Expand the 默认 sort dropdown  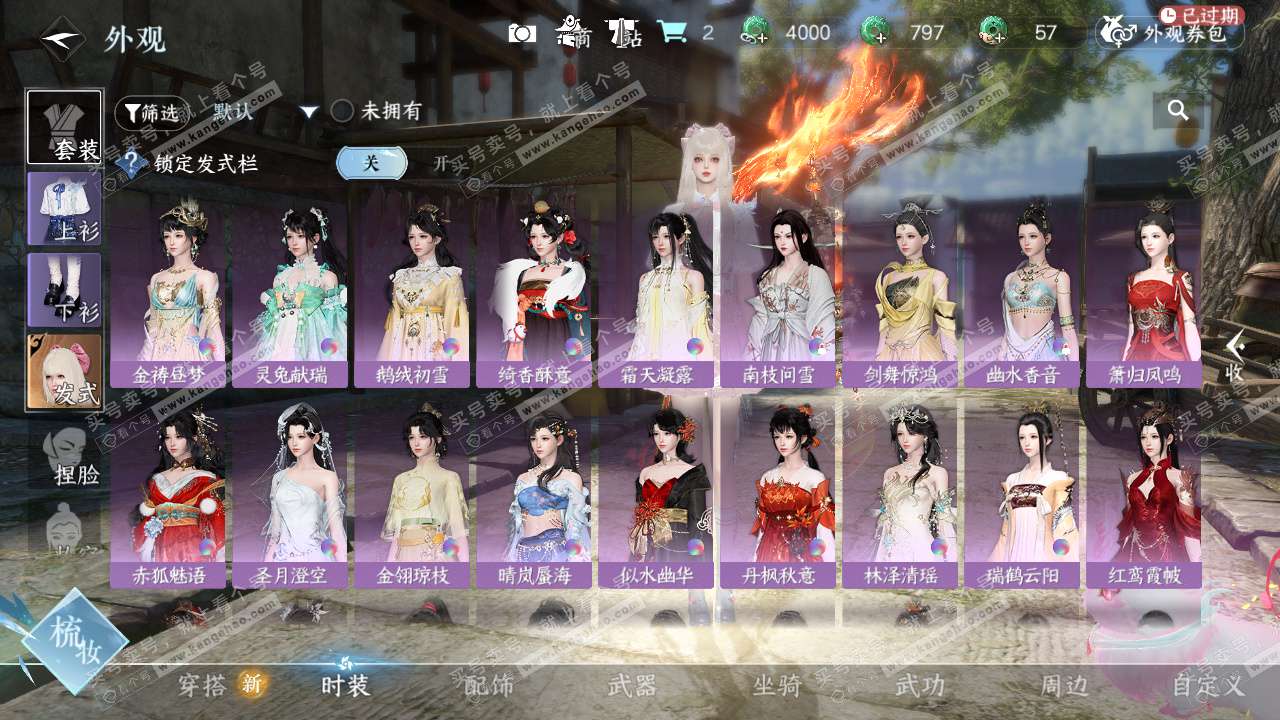coord(309,112)
